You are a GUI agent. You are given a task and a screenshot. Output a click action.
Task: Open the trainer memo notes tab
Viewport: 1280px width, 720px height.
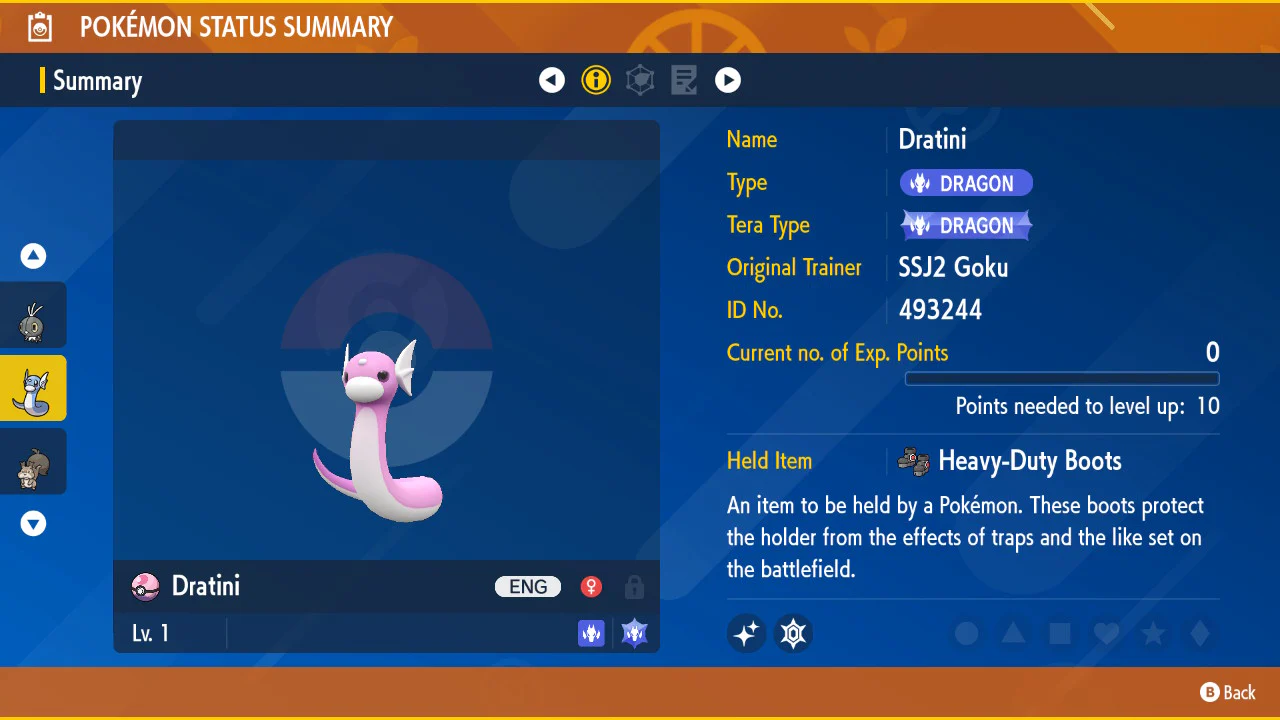[x=684, y=80]
